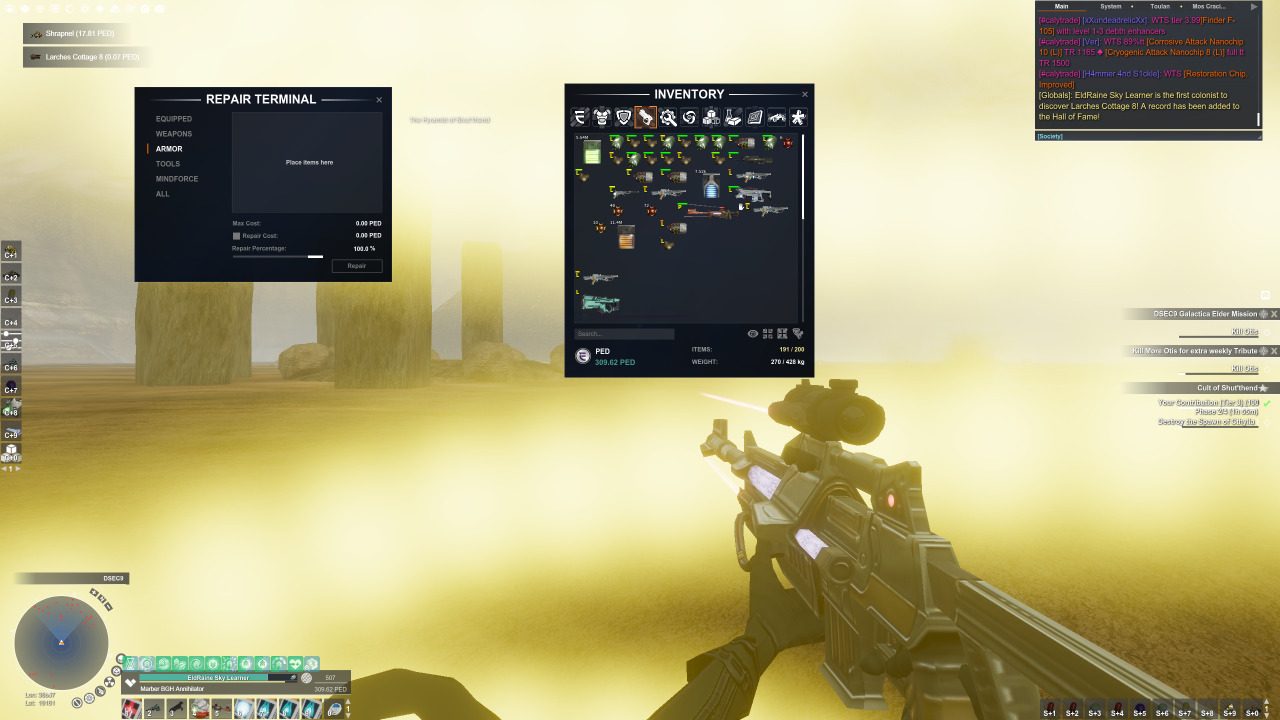Adjust the Repair Percentage slider
Screen dimensions: 1280x720
click(x=316, y=256)
